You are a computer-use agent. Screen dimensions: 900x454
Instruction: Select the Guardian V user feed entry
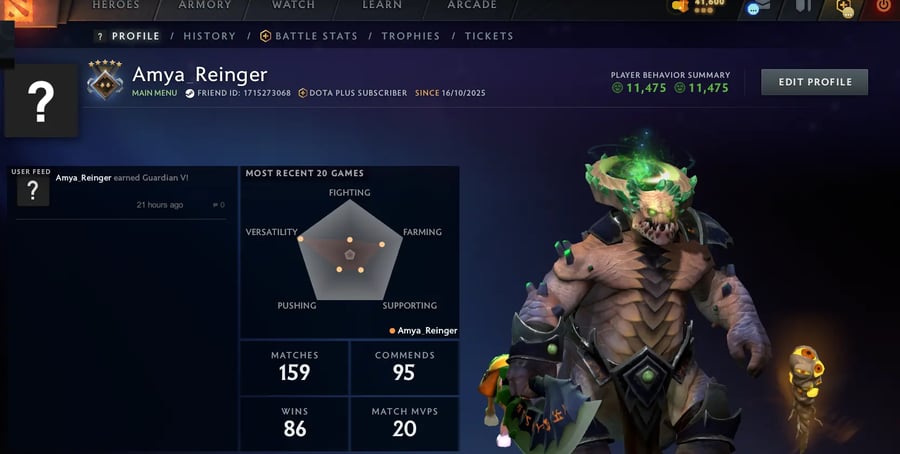tap(121, 178)
